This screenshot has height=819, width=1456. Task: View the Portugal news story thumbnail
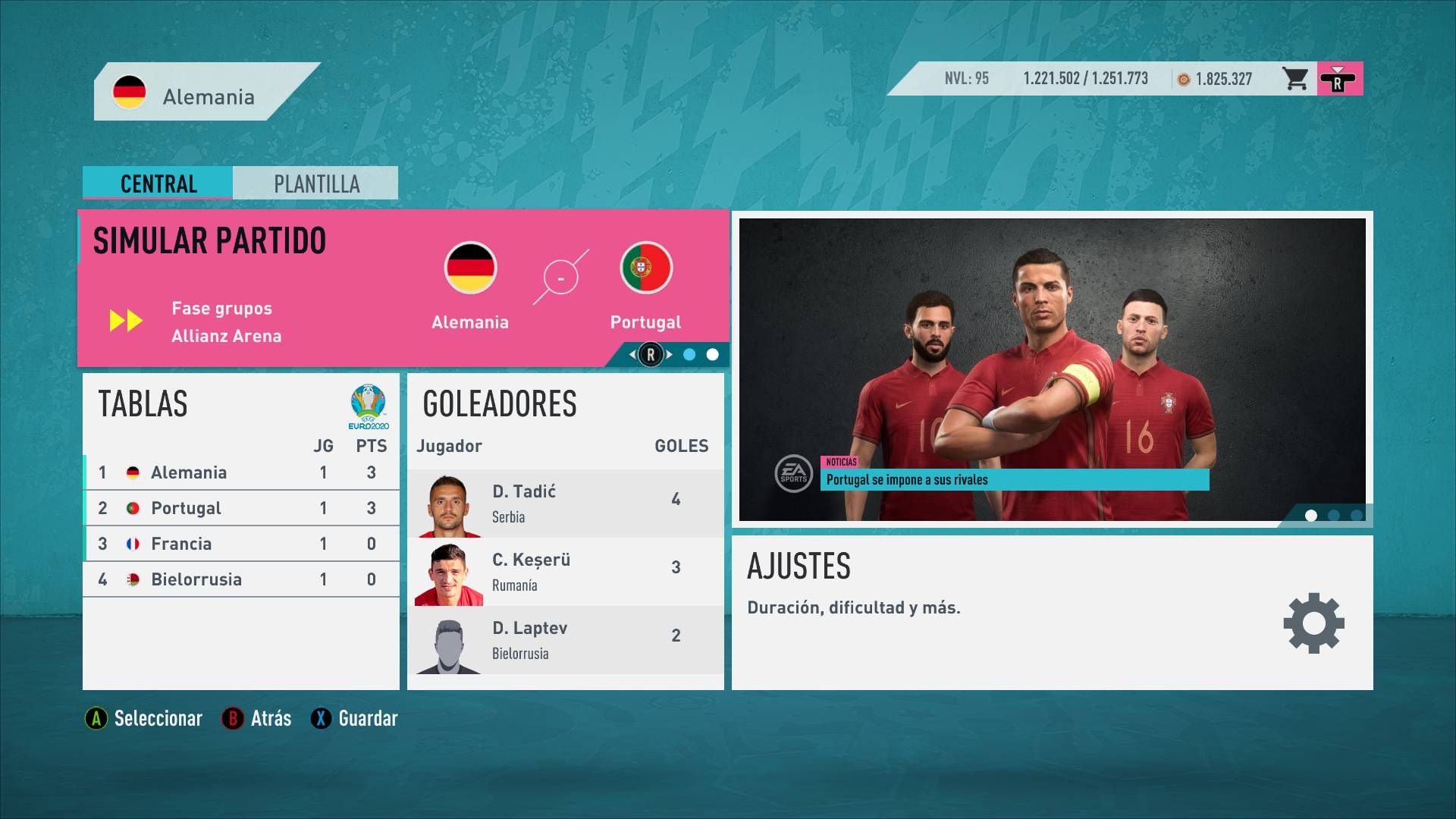pyautogui.click(x=1052, y=369)
